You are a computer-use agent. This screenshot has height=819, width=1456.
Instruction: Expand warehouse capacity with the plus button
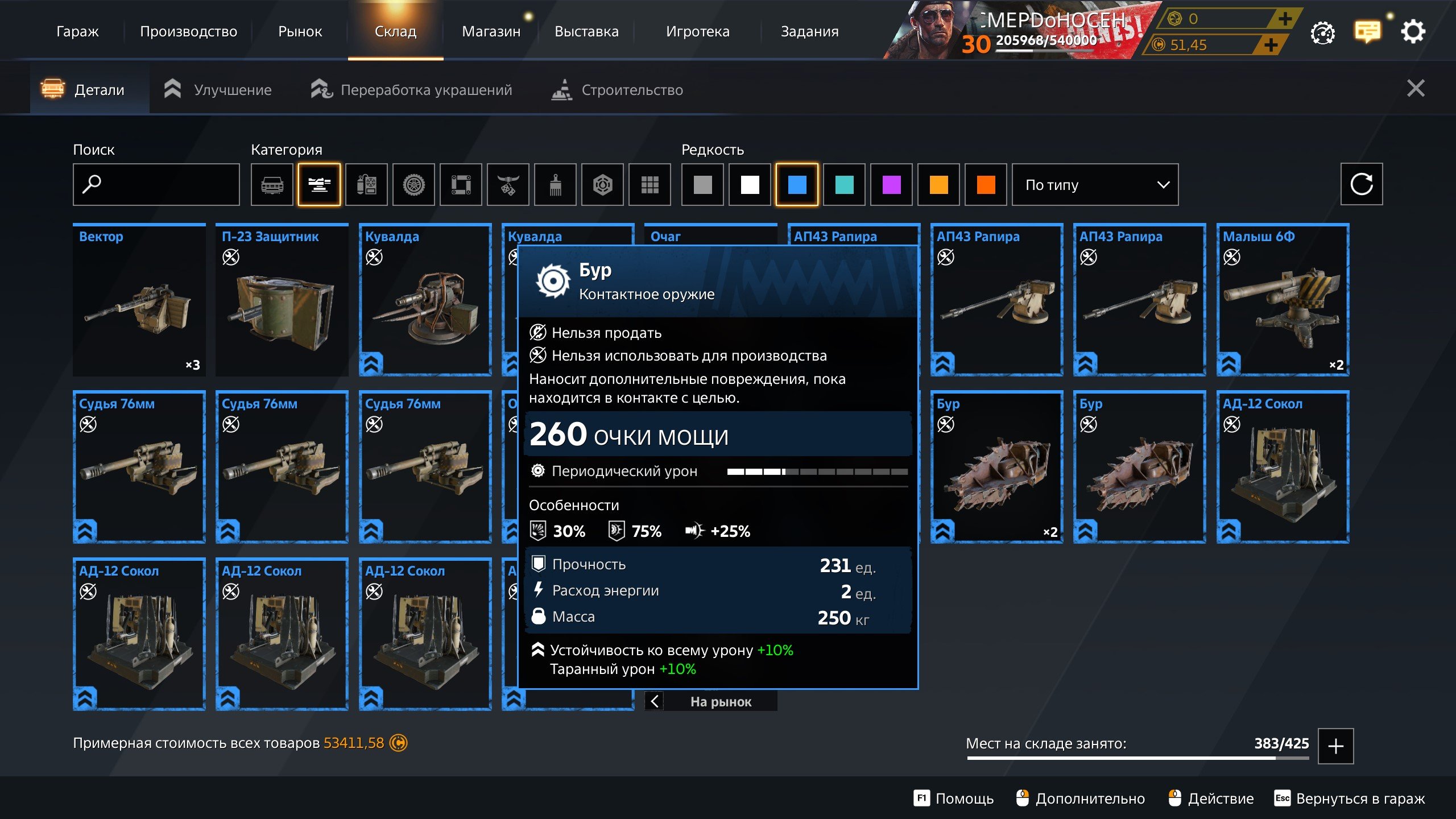click(1335, 746)
